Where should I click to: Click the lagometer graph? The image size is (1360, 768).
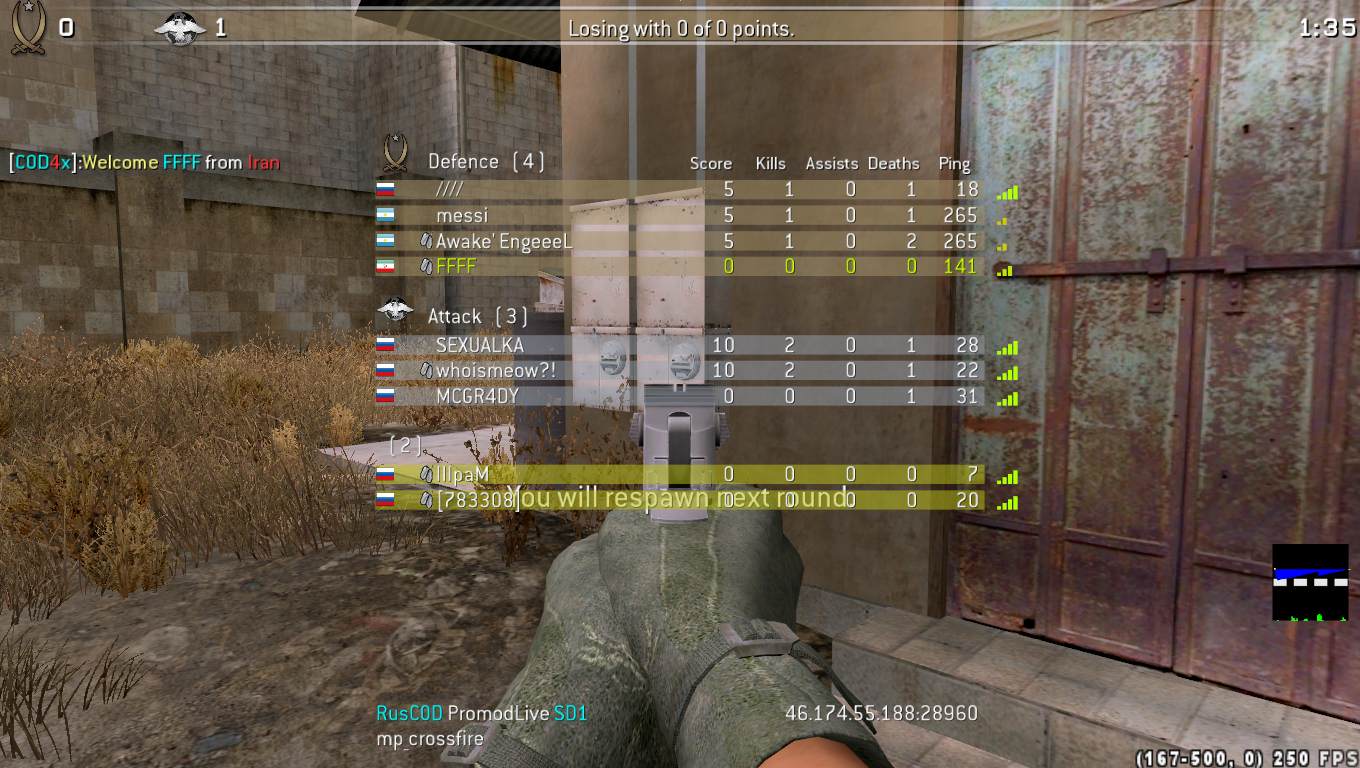click(x=1310, y=582)
